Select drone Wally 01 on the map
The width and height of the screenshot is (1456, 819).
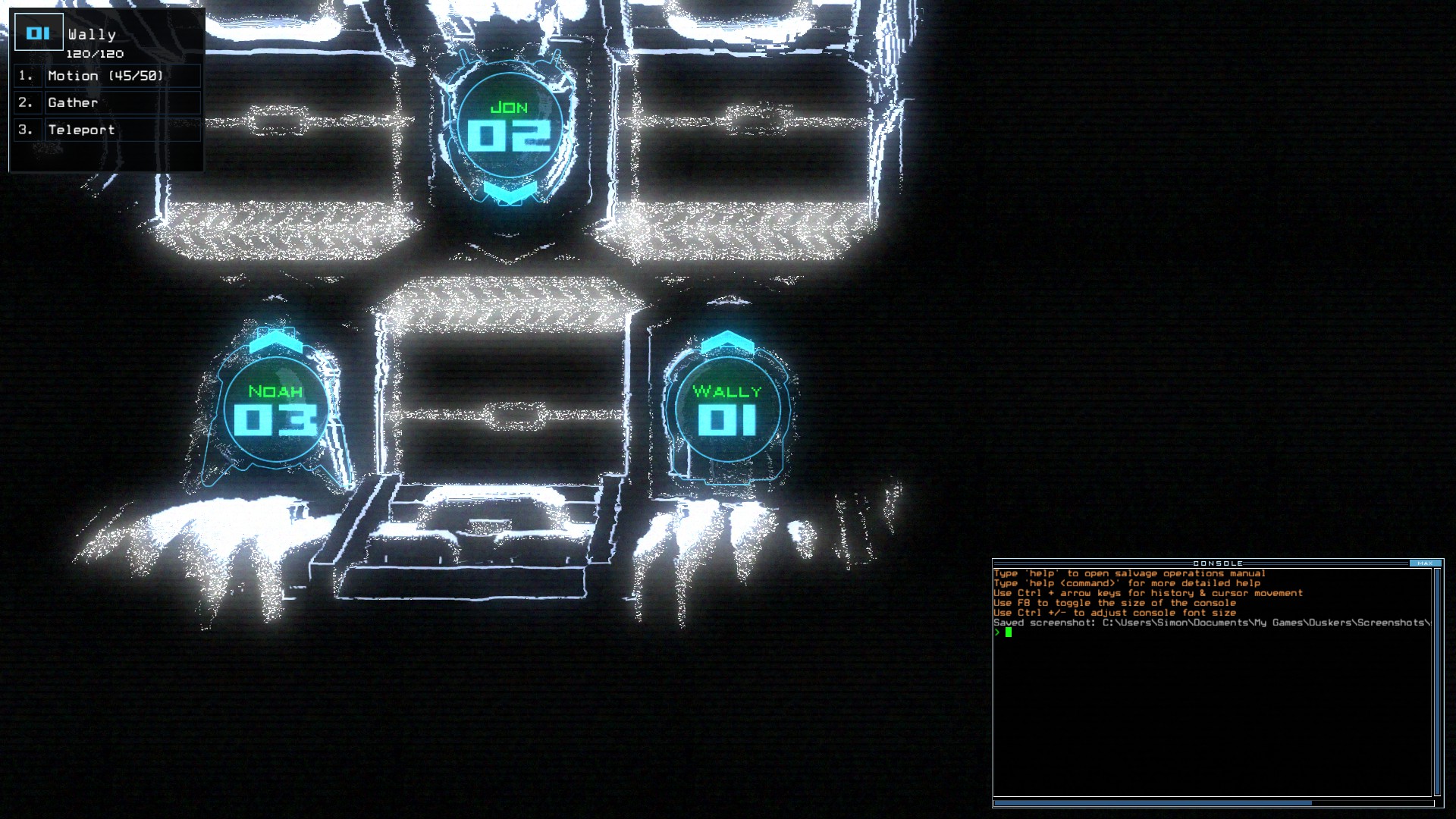[x=728, y=409]
